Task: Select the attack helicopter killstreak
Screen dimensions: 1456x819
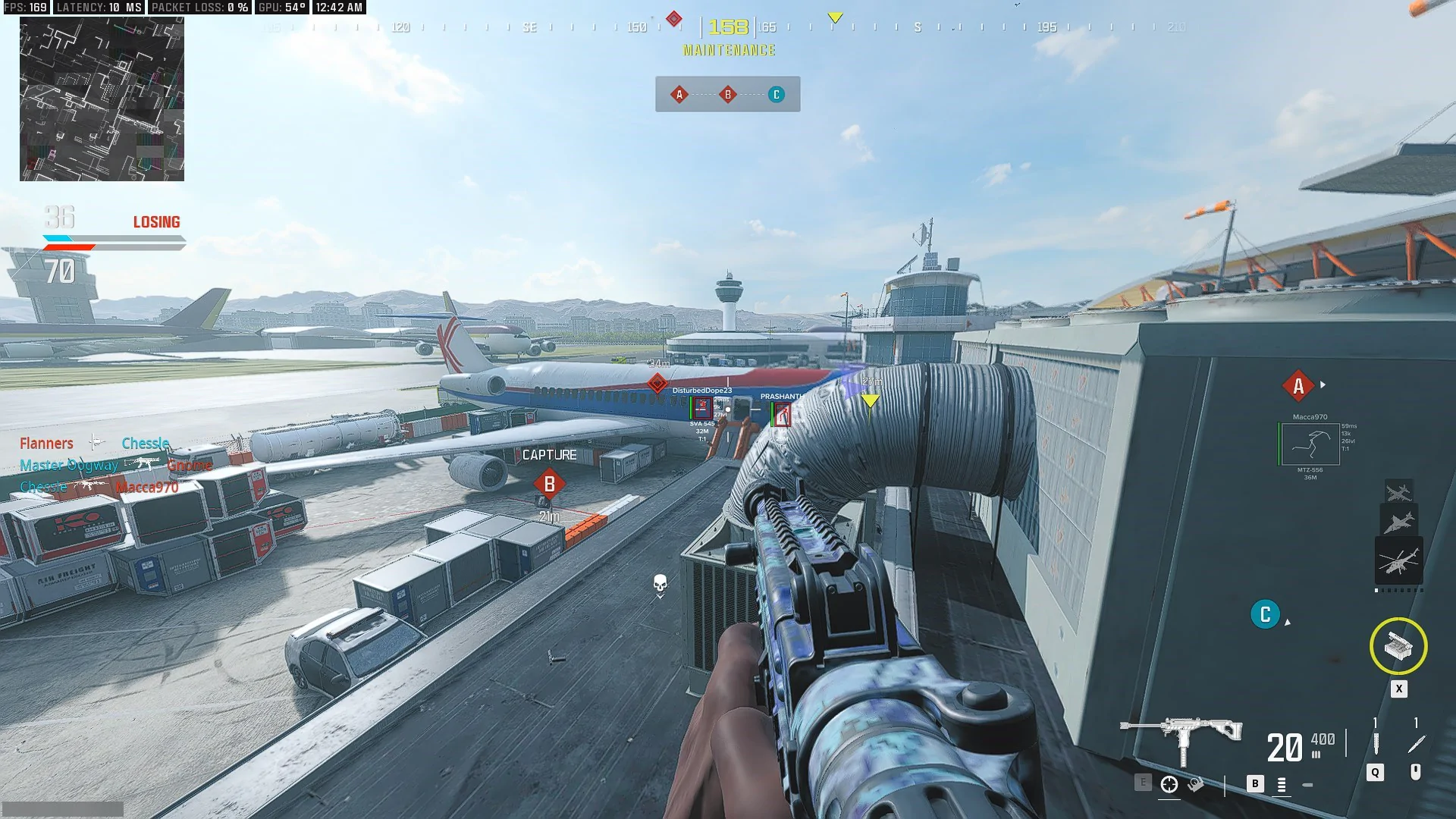Action: point(1398,561)
